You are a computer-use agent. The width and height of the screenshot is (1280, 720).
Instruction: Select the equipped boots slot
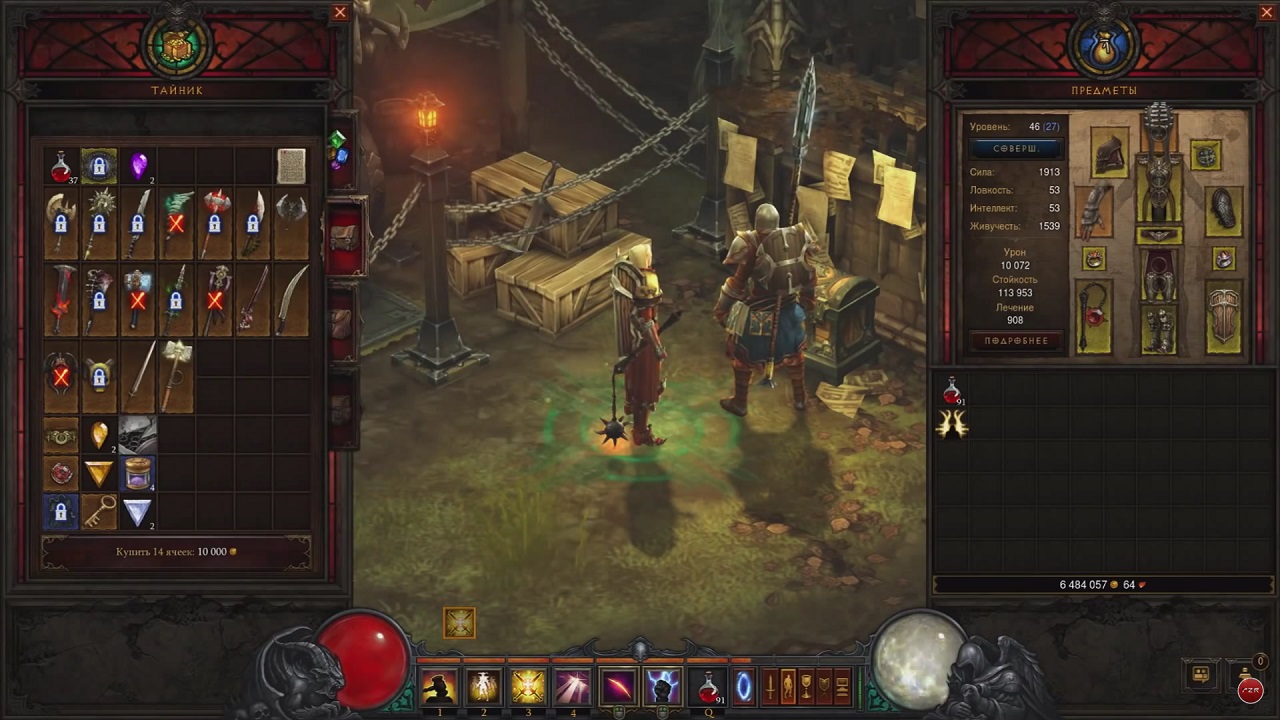click(x=1159, y=331)
